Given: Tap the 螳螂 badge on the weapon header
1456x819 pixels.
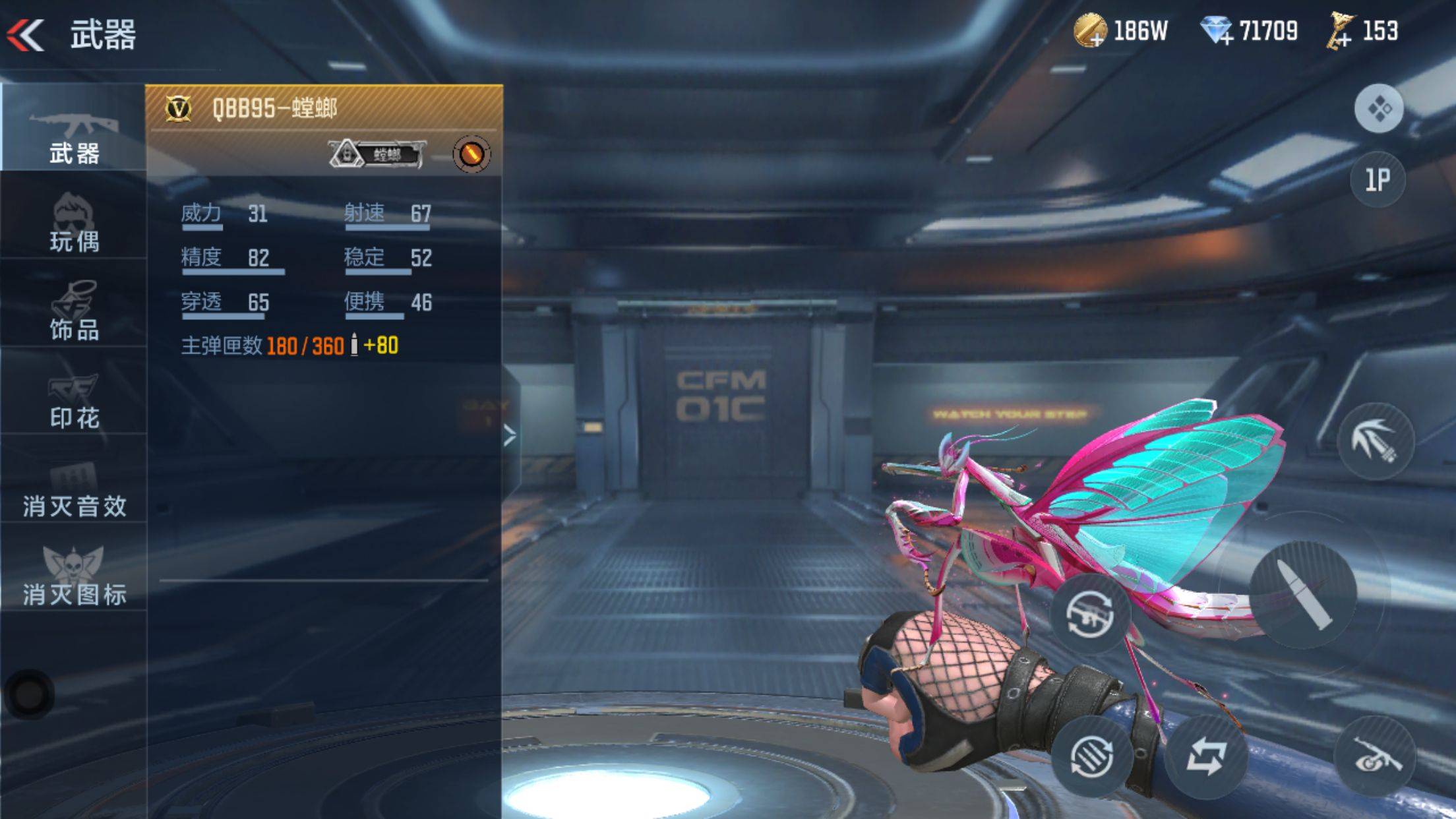Looking at the screenshot, I should point(376,154).
